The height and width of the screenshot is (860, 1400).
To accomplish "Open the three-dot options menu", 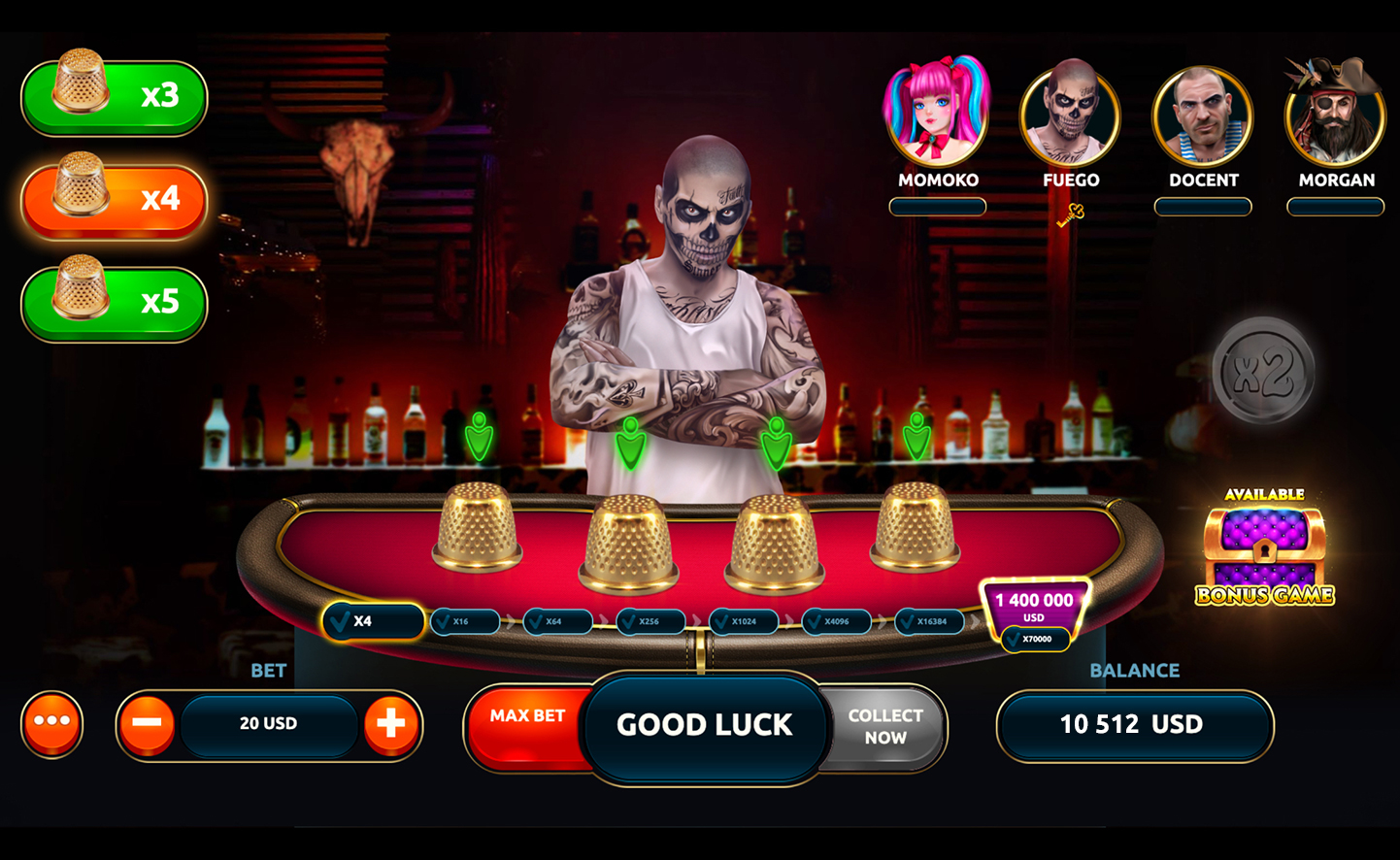I will coord(52,723).
